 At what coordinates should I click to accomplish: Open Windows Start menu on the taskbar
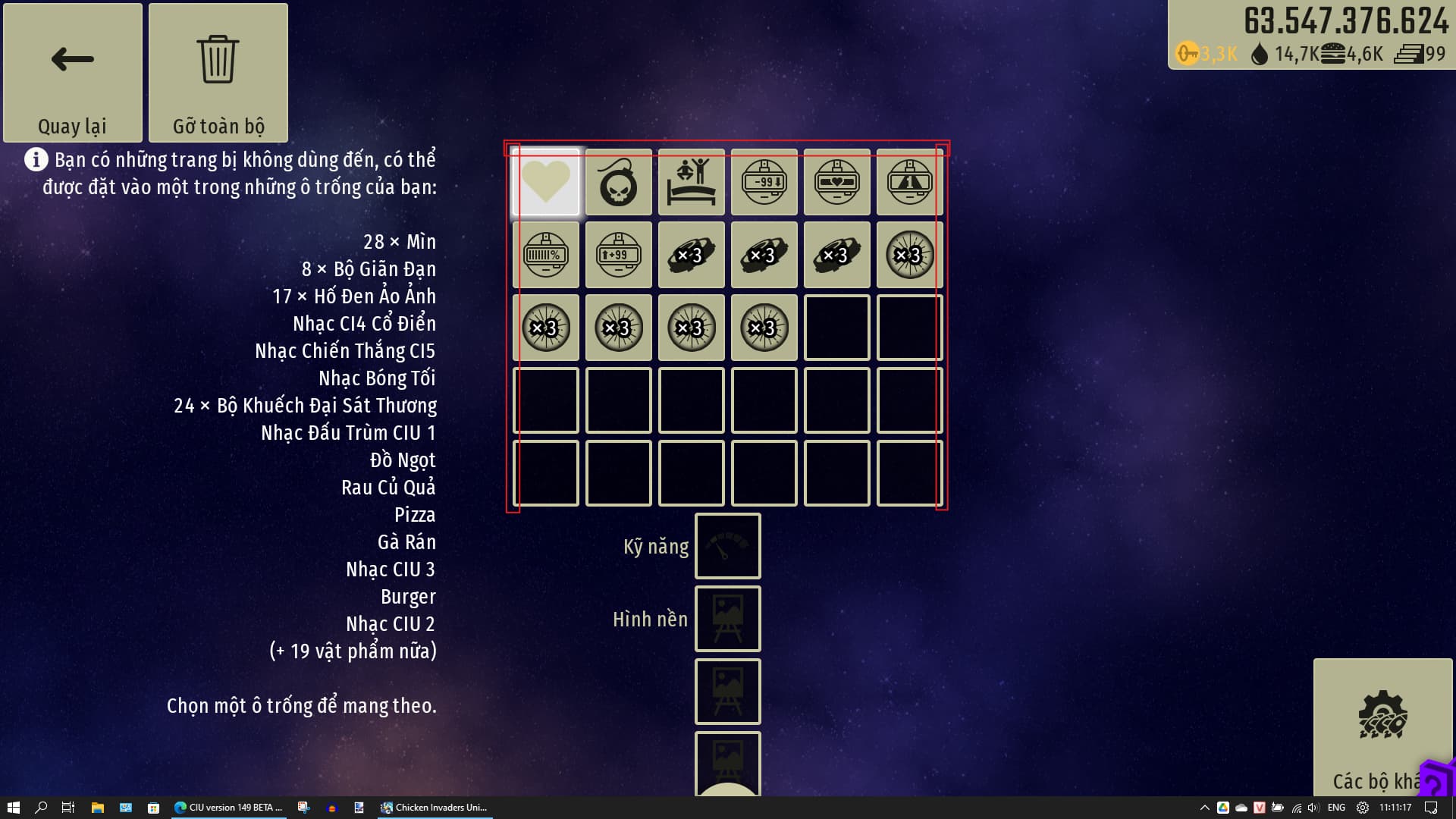pyautogui.click(x=13, y=808)
